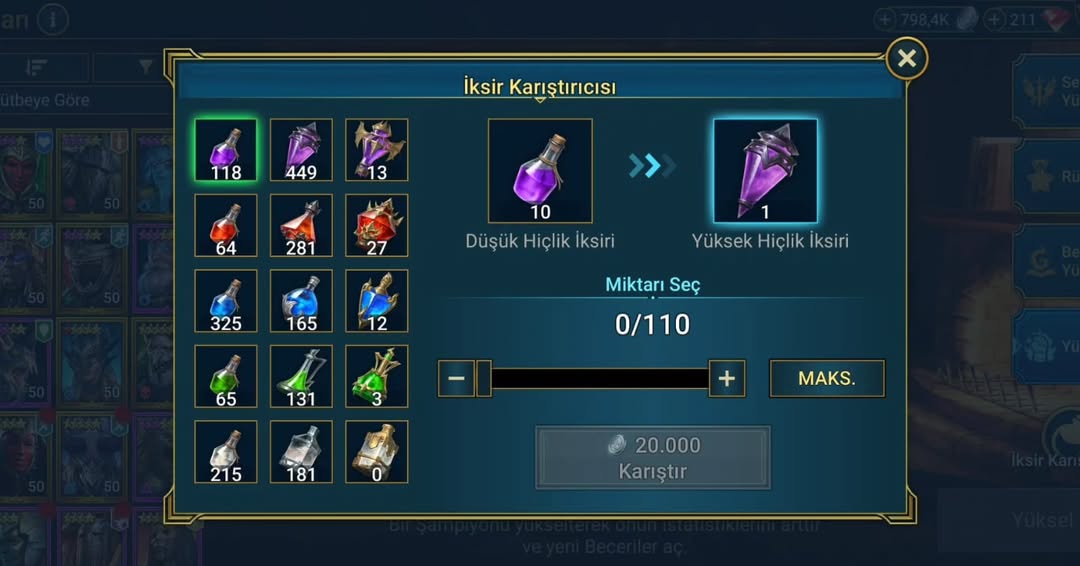Screen dimensions: 1080x566
Task: Select the winged purple potion with 13
Action: [377, 150]
